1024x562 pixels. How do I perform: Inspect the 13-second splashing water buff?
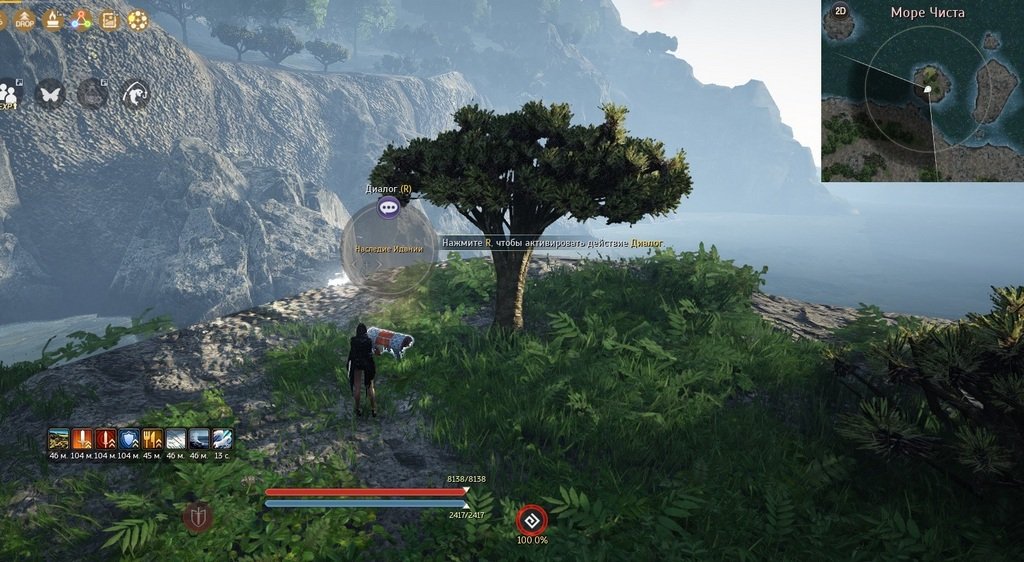222,439
